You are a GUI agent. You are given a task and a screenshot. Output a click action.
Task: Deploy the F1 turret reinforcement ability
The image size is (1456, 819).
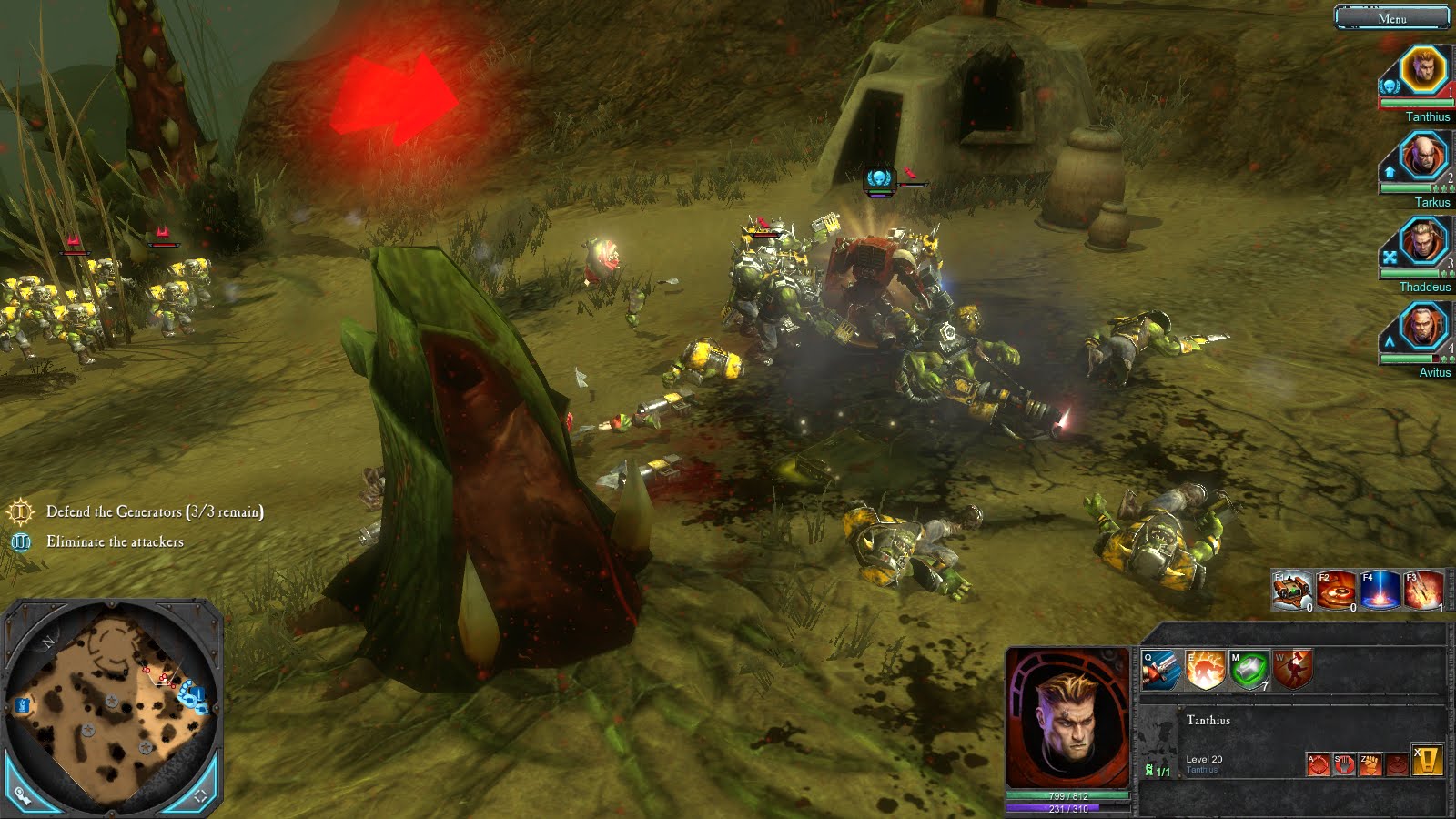[1290, 591]
